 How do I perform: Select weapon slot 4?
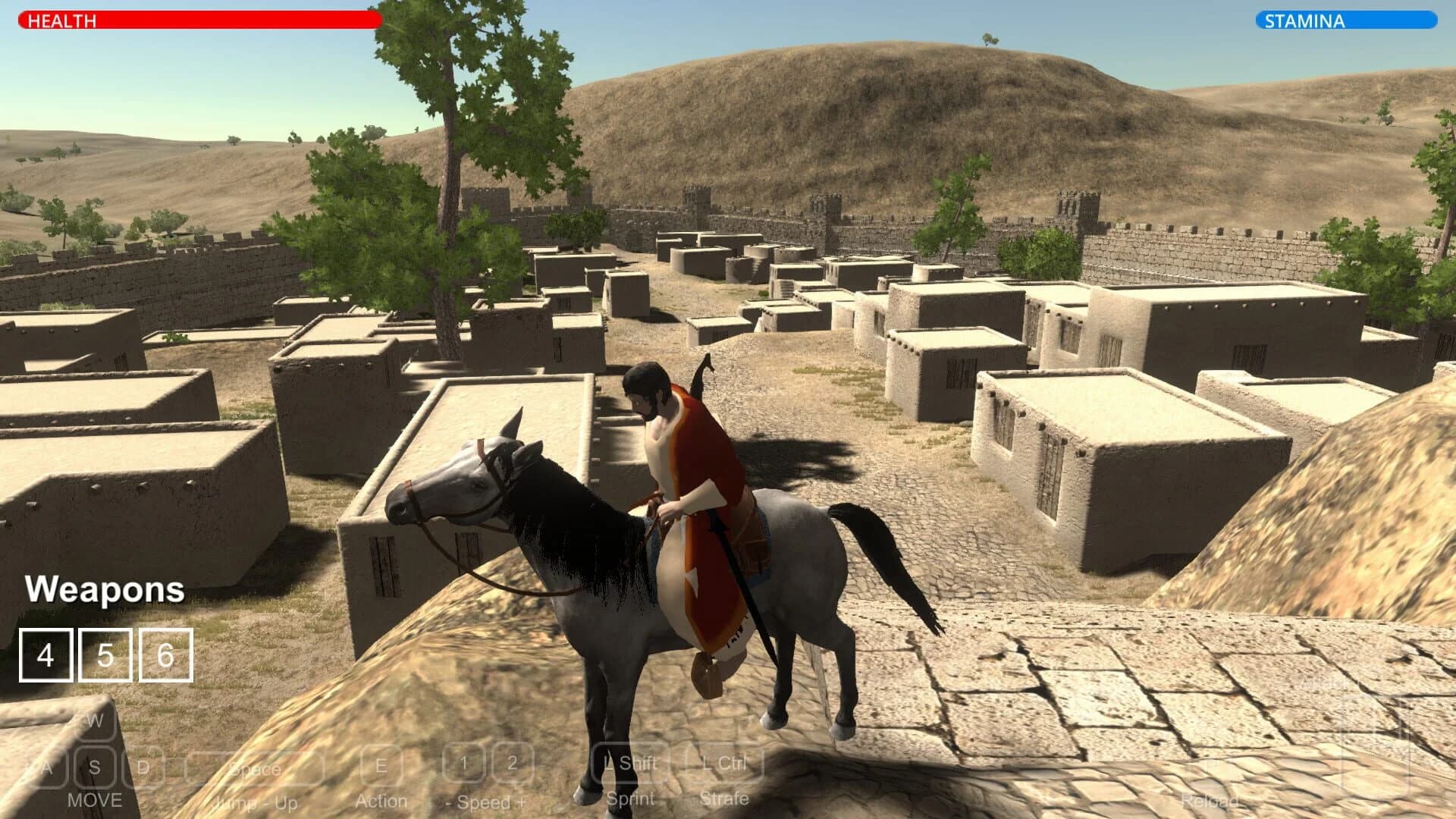[x=47, y=654]
